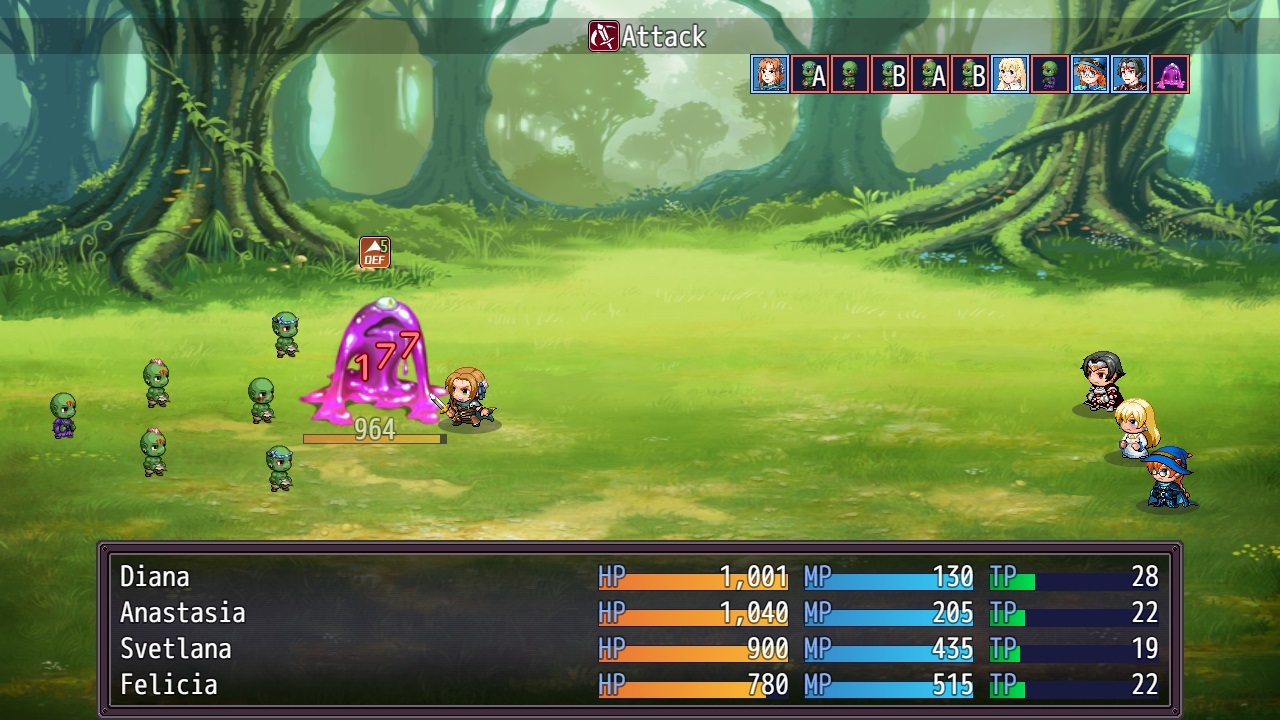Click the blonde girl portrait in turn order

1010,74
